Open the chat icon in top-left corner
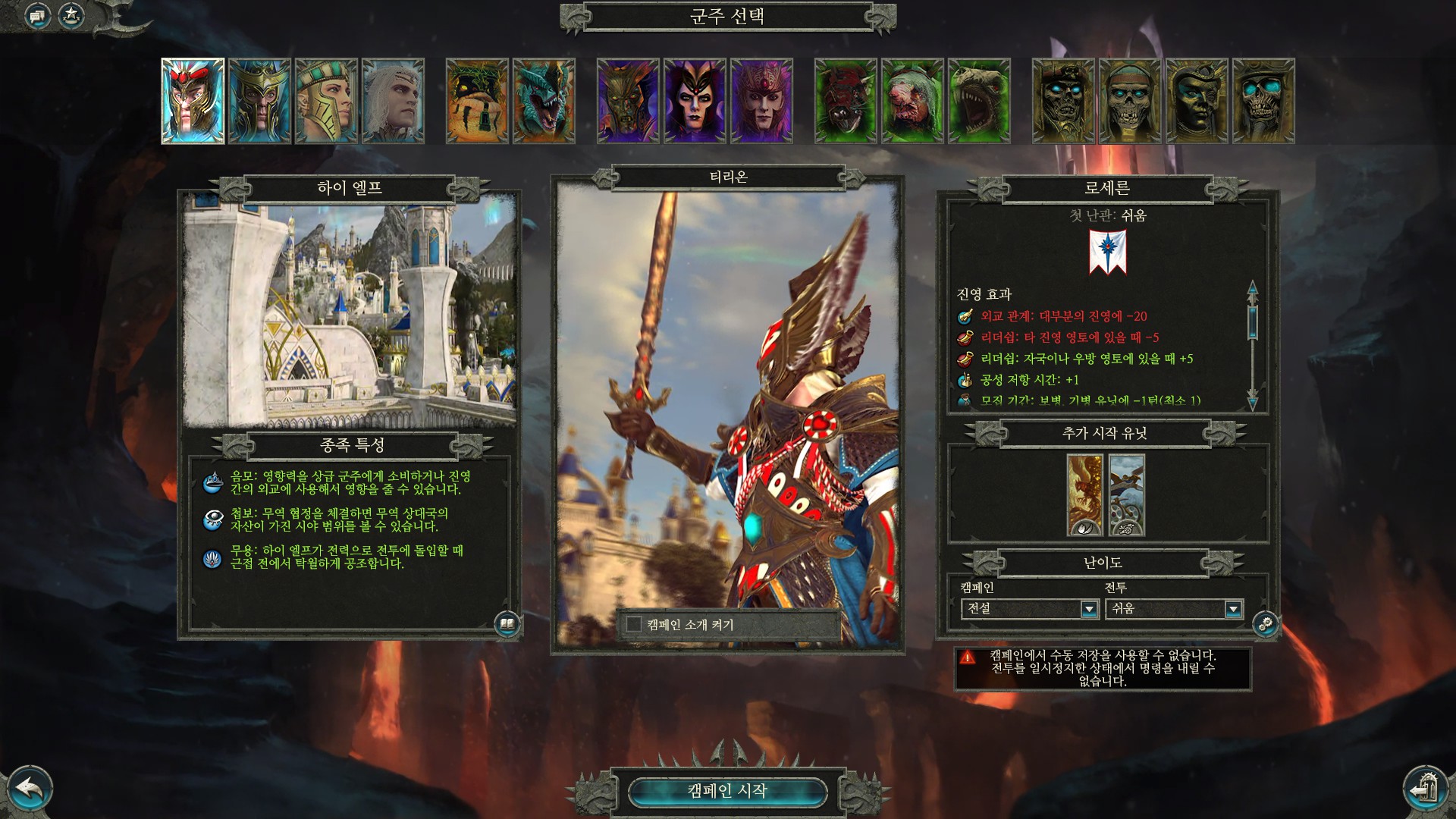The image size is (1456, 819). (x=37, y=15)
